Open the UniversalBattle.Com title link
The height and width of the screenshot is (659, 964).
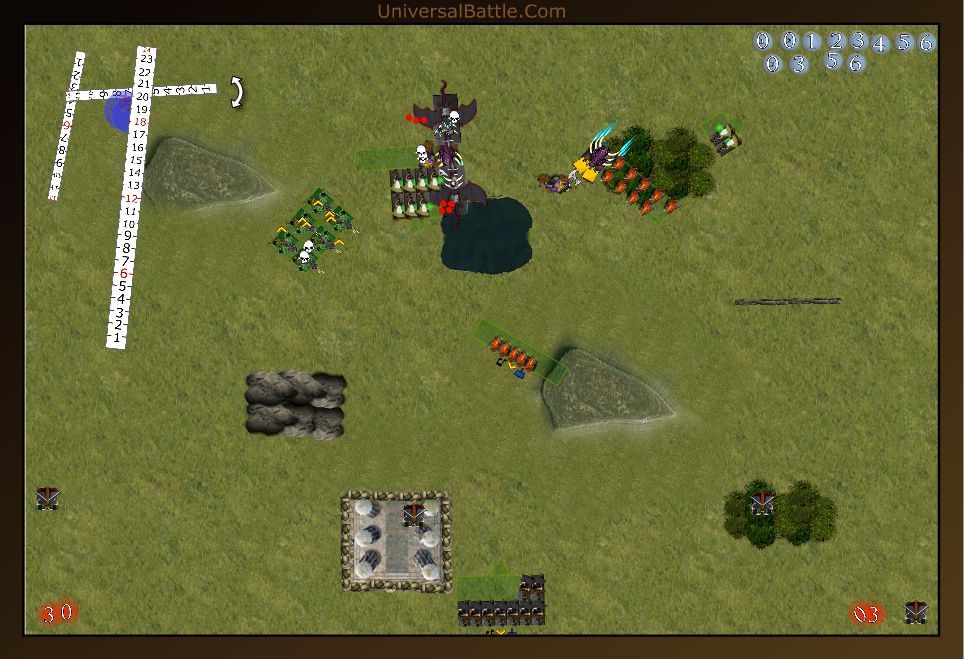click(x=472, y=11)
